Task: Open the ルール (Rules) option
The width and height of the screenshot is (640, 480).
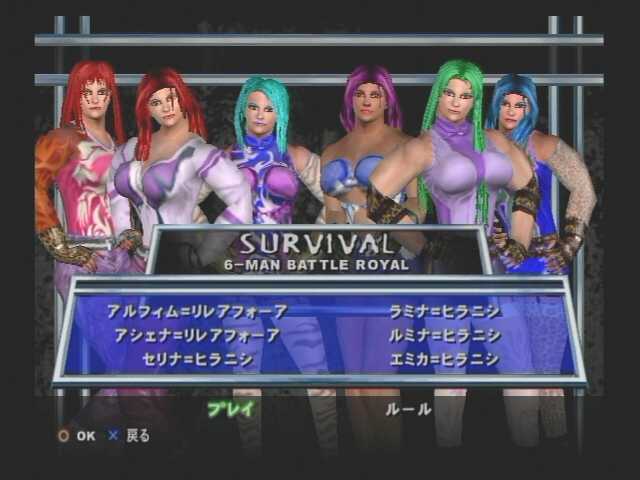Action: [x=408, y=408]
